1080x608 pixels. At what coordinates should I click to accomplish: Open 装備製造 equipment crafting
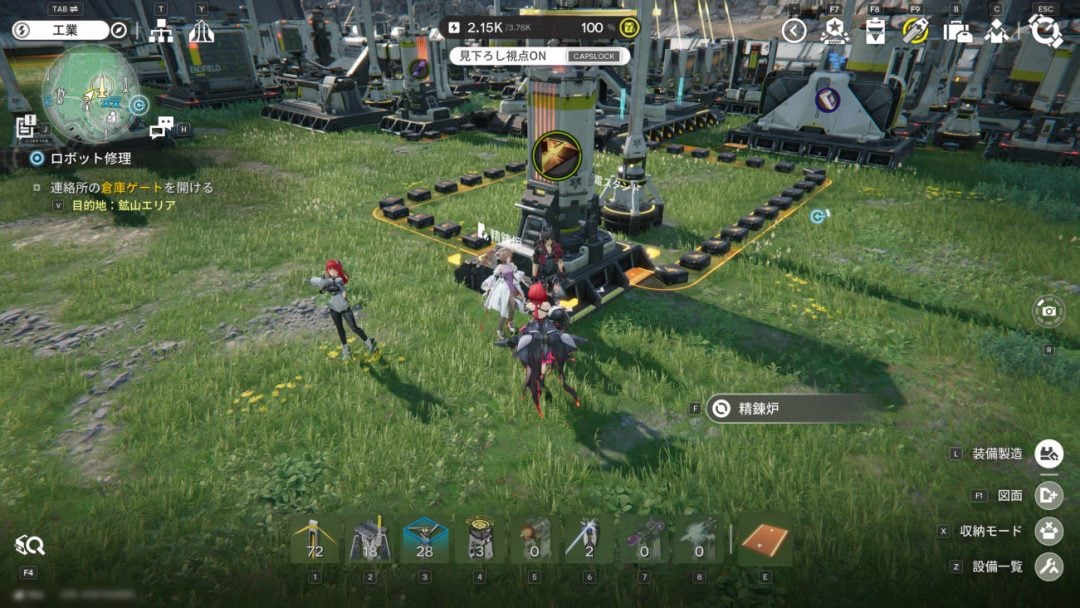pyautogui.click(x=1048, y=454)
